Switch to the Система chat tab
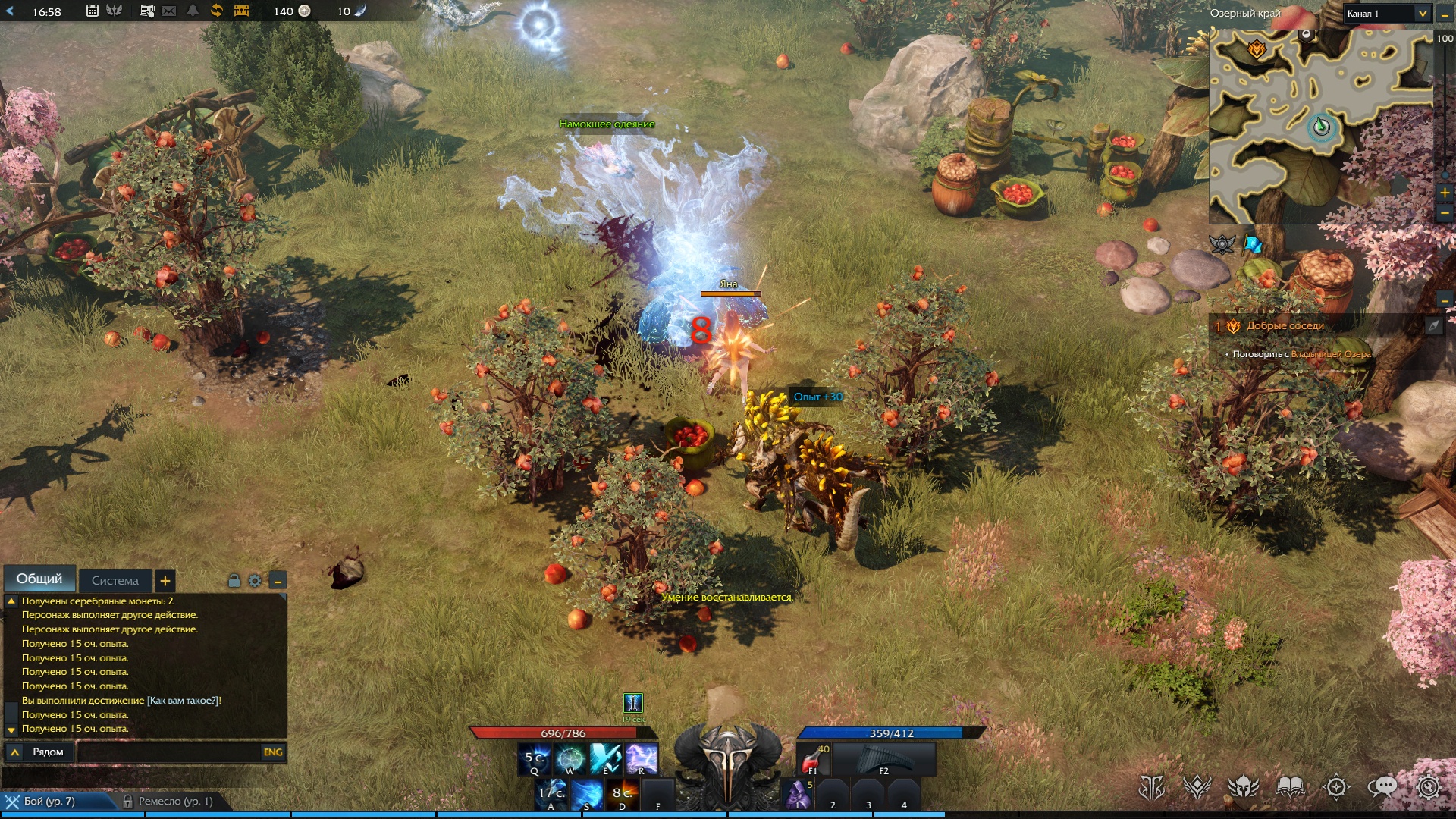The height and width of the screenshot is (819, 1456). coord(115,581)
